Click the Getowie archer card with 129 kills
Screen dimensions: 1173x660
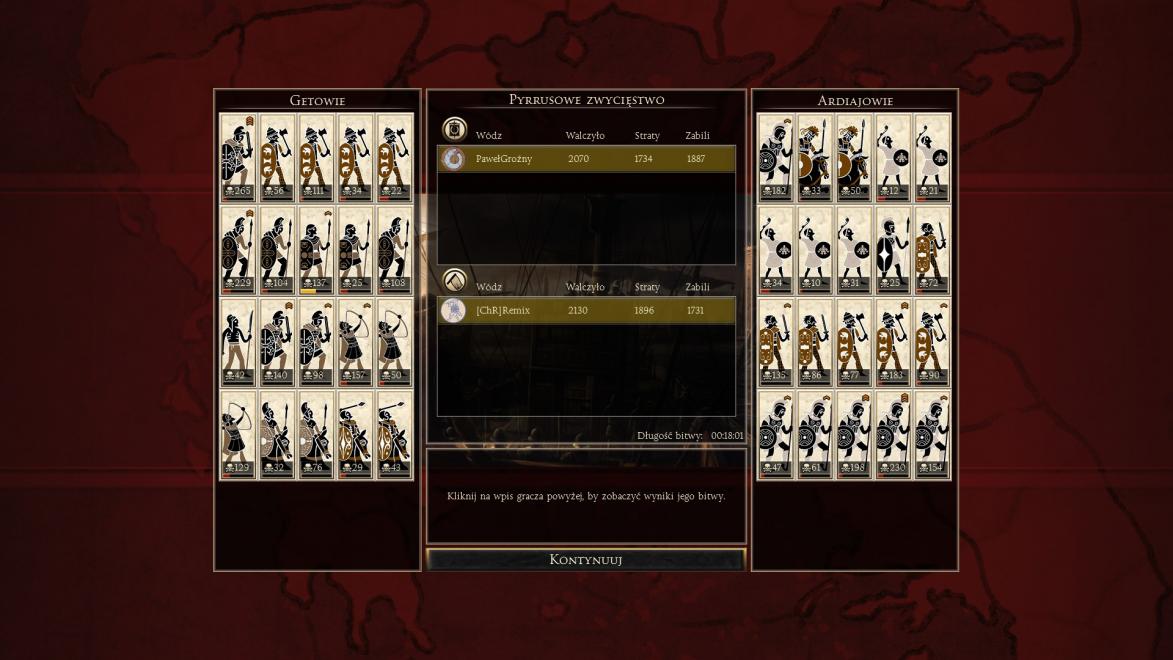point(238,435)
